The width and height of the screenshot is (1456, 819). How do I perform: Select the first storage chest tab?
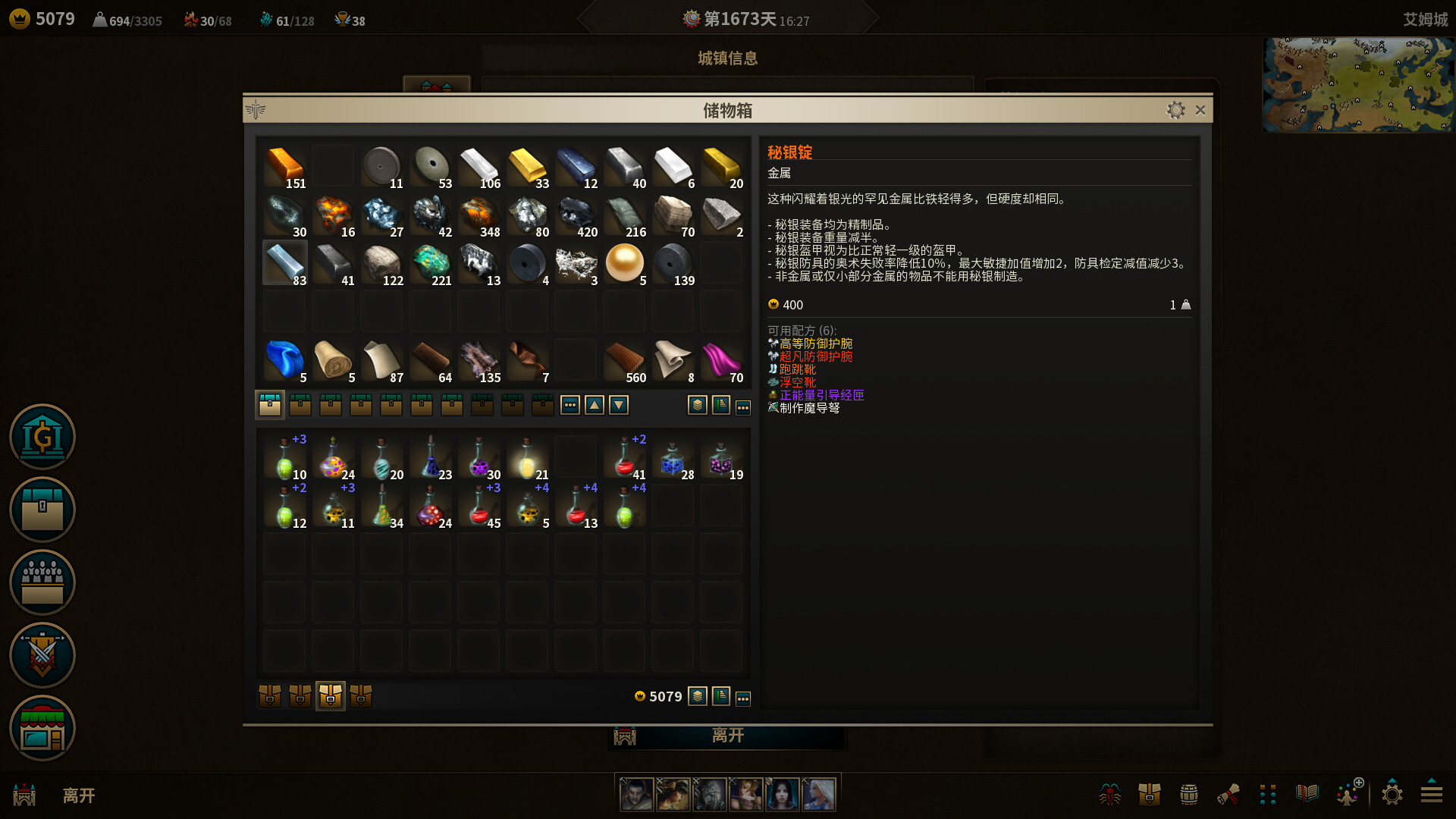269,404
